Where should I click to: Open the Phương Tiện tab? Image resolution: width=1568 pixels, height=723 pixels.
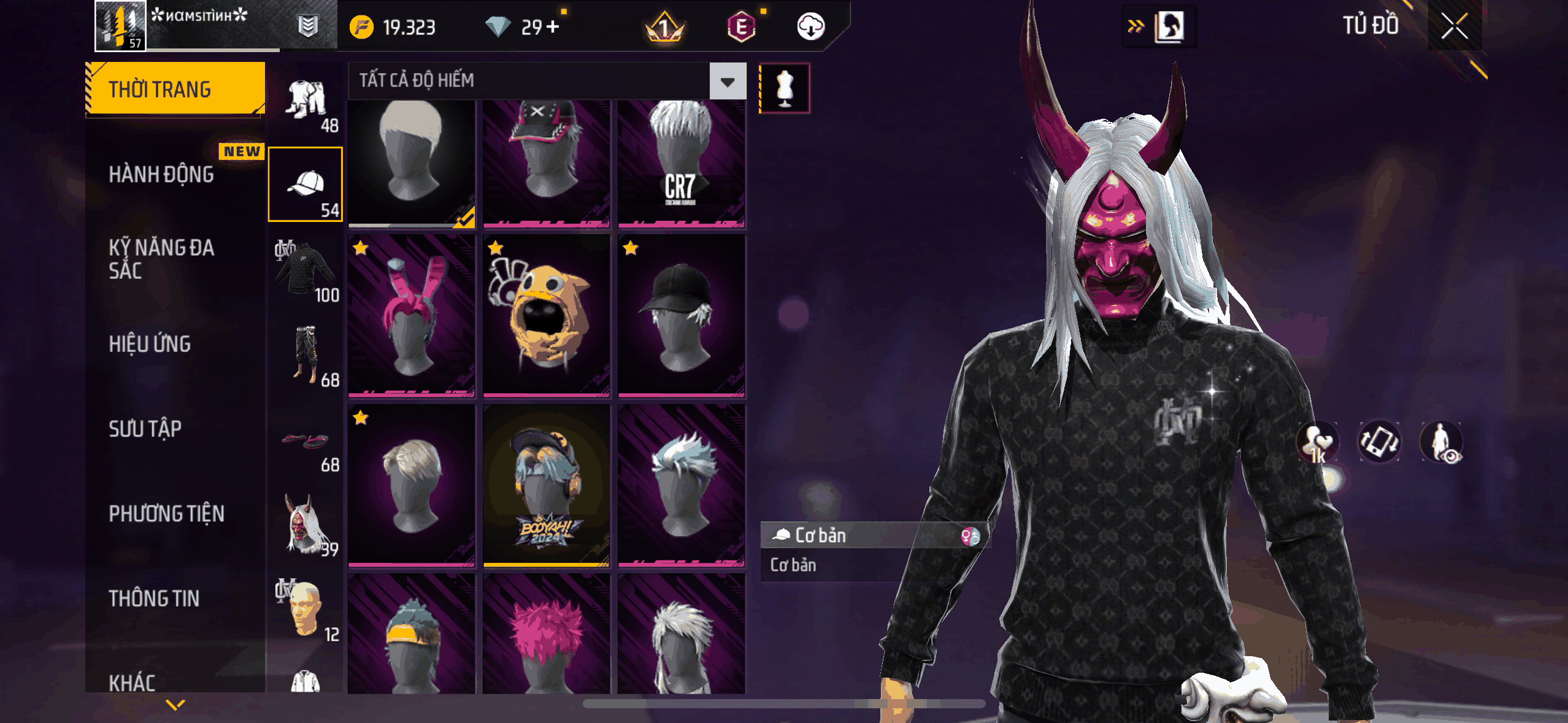point(166,513)
